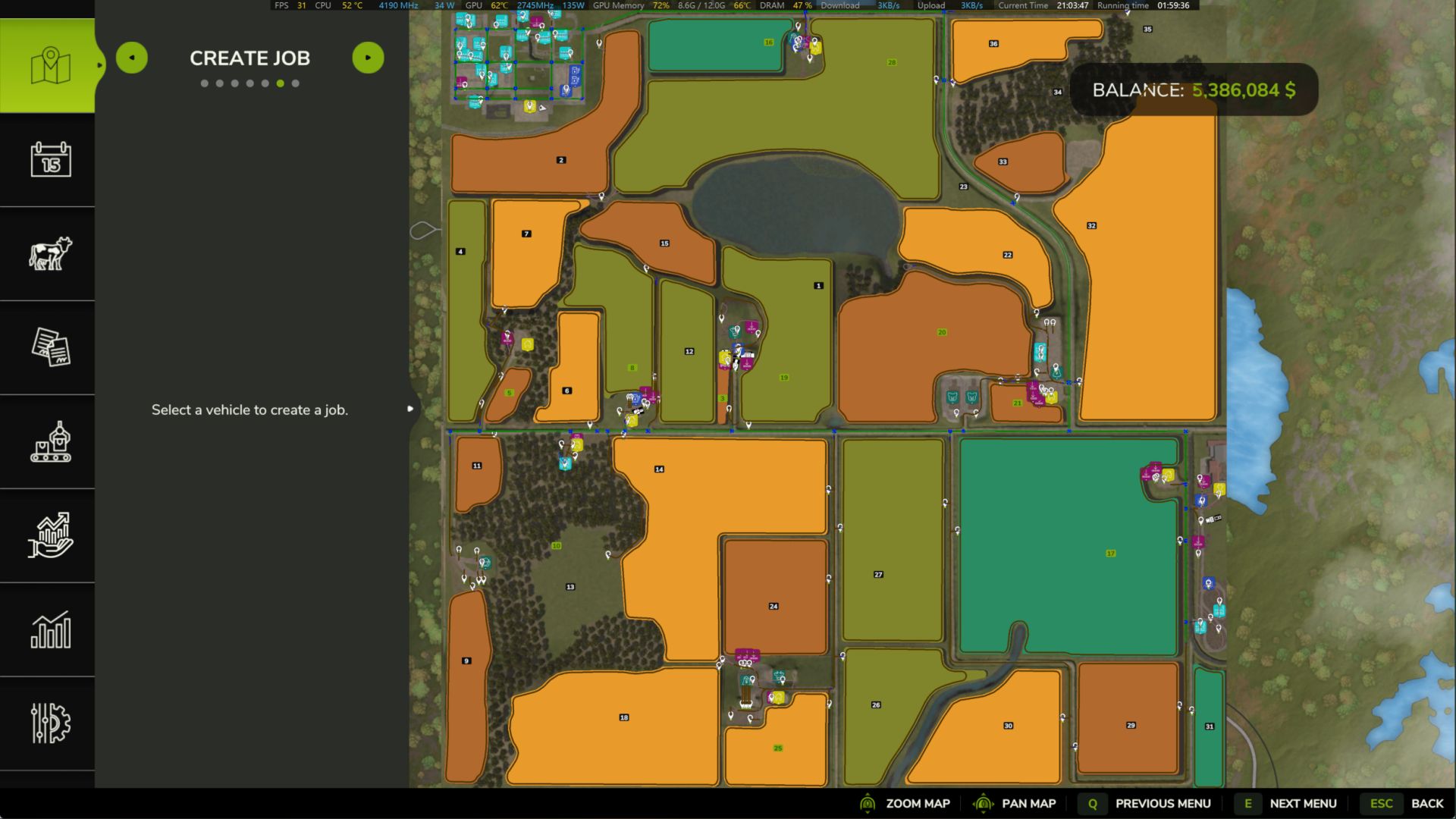Go to next page right of Create Job

coord(368,58)
